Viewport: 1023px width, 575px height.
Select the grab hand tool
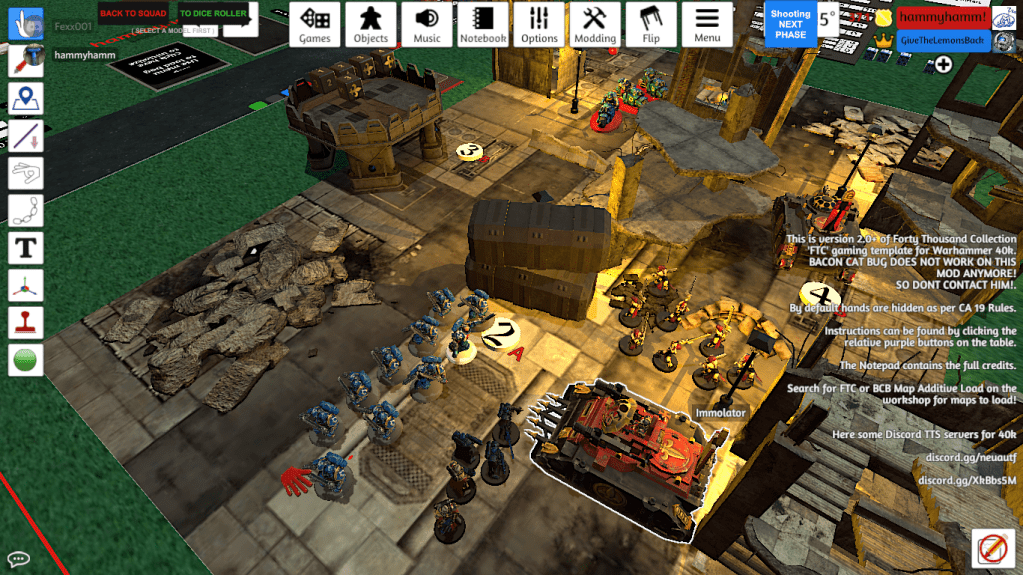click(25, 25)
